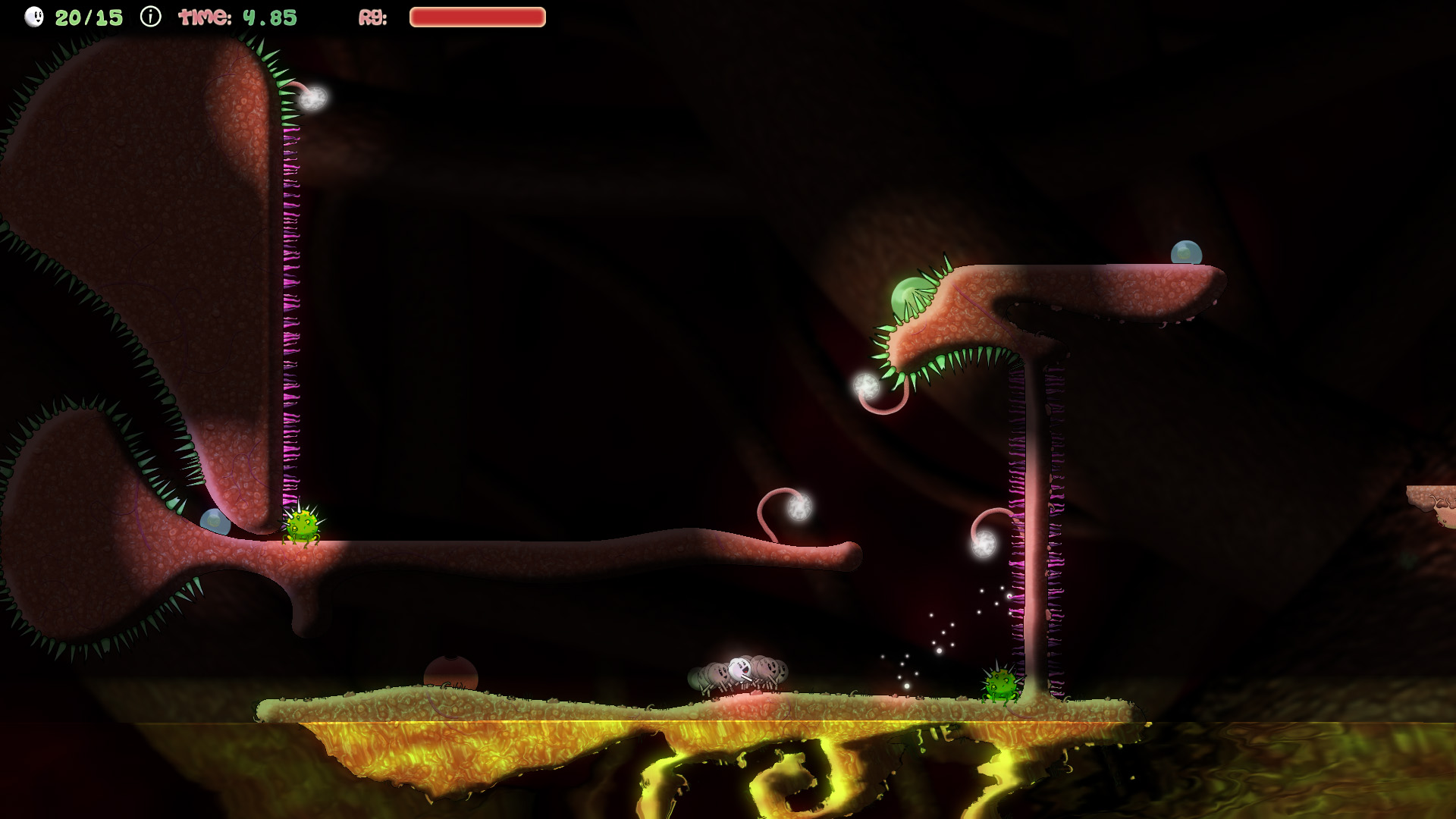This screenshot has height=819, width=1456.
Task: Open the info (i) indicator in the HUD
Action: coord(149,15)
